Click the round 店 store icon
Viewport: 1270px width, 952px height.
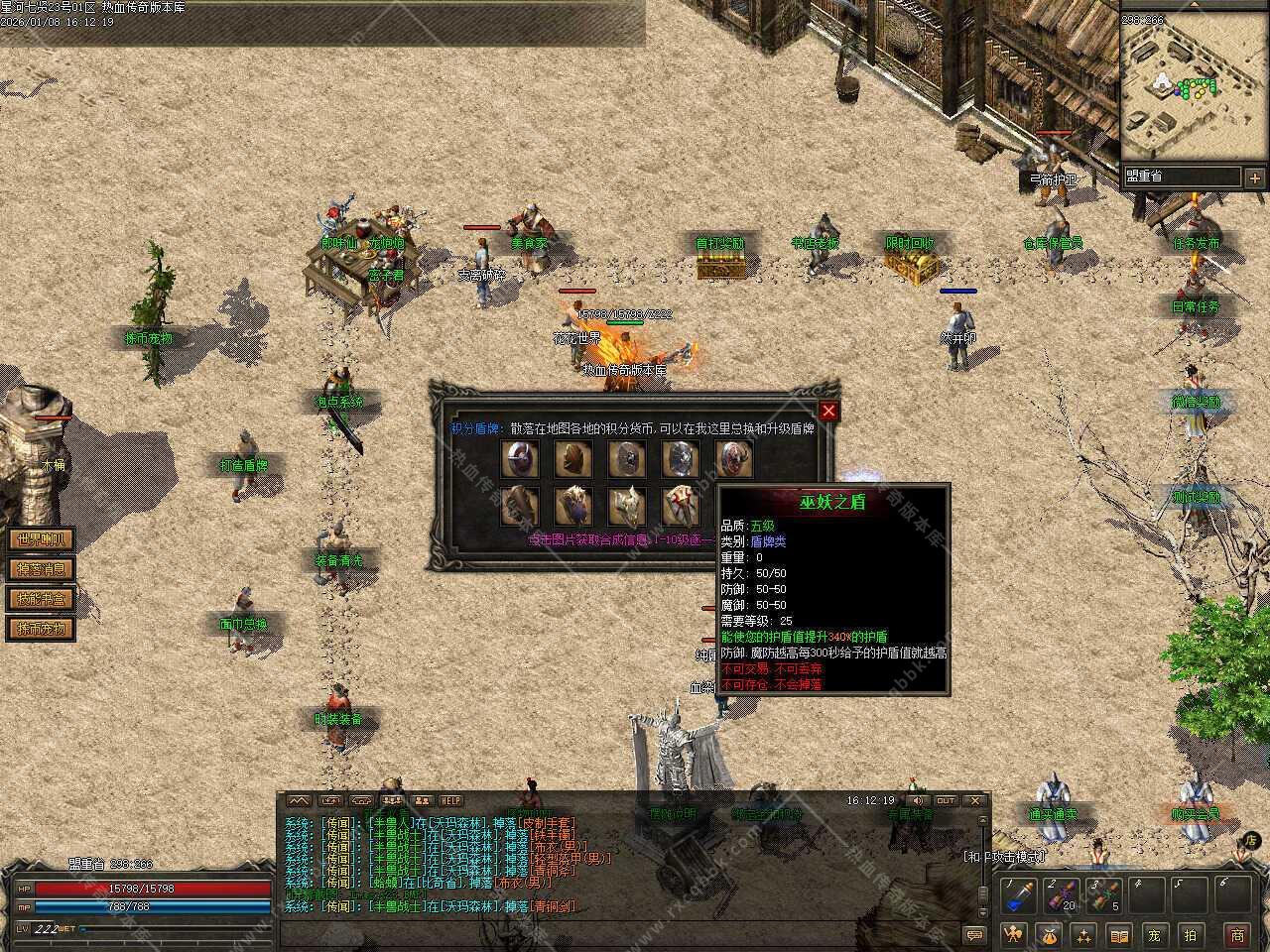[1250, 841]
